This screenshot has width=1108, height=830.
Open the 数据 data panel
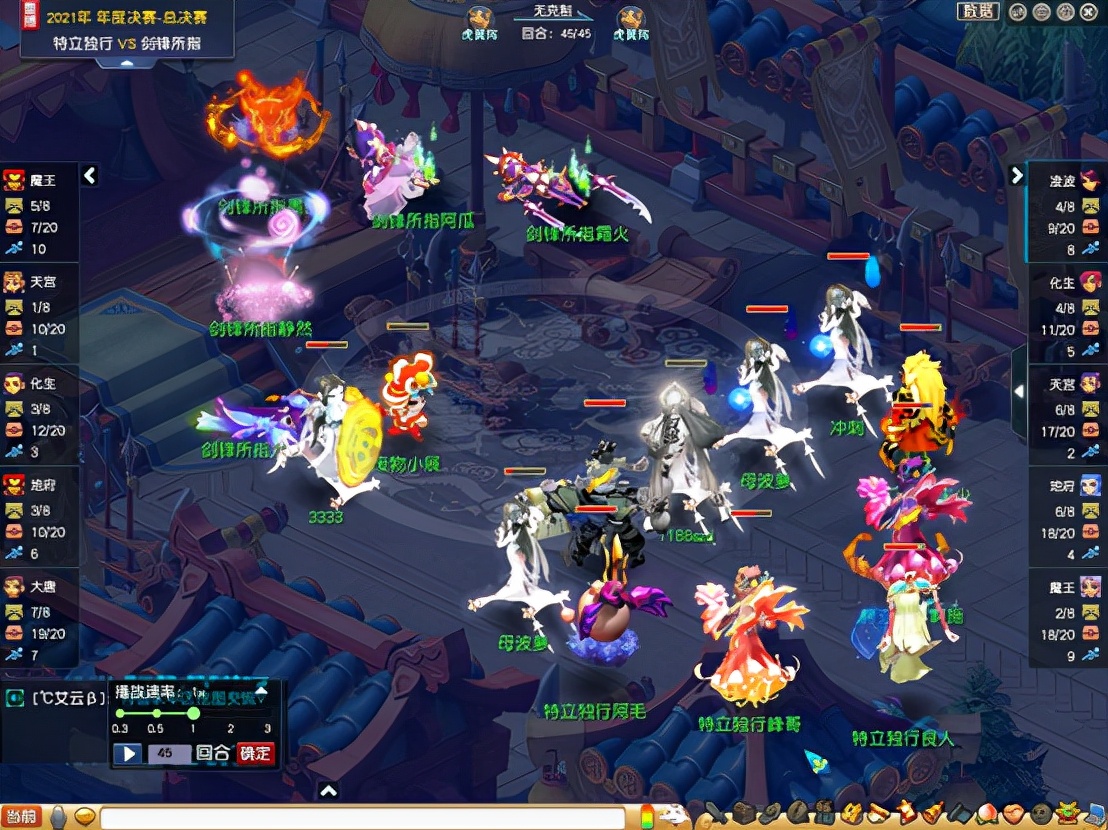(978, 11)
